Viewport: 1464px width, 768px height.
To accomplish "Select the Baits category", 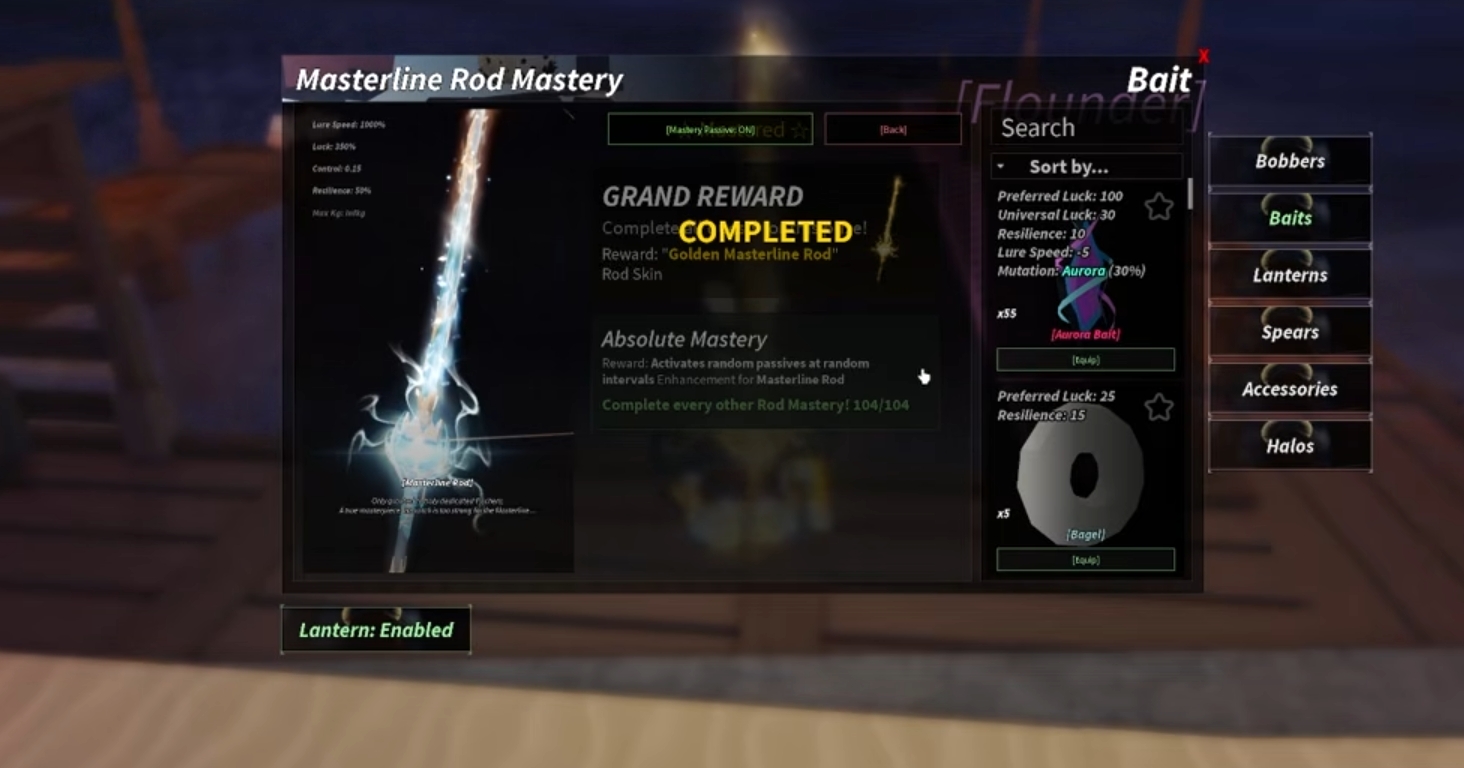I will click(x=1289, y=218).
